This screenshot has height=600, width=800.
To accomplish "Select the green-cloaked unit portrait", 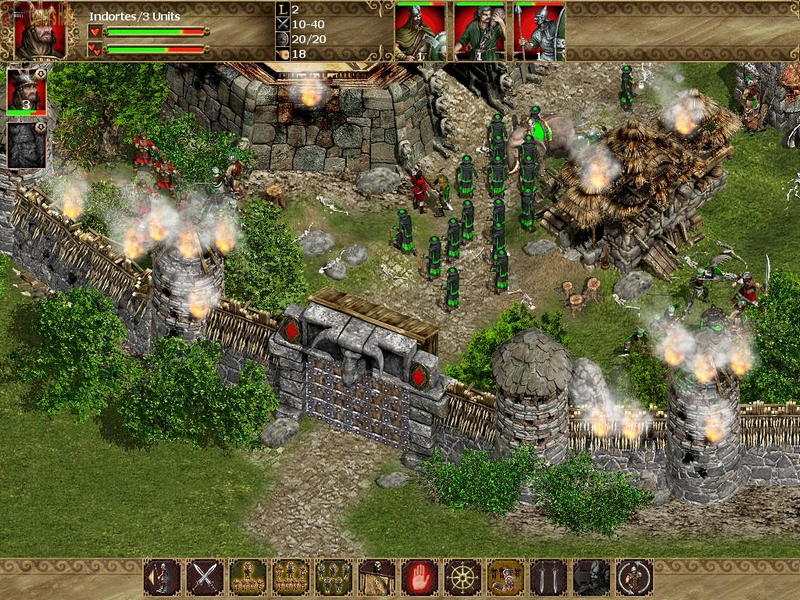I will (480, 31).
